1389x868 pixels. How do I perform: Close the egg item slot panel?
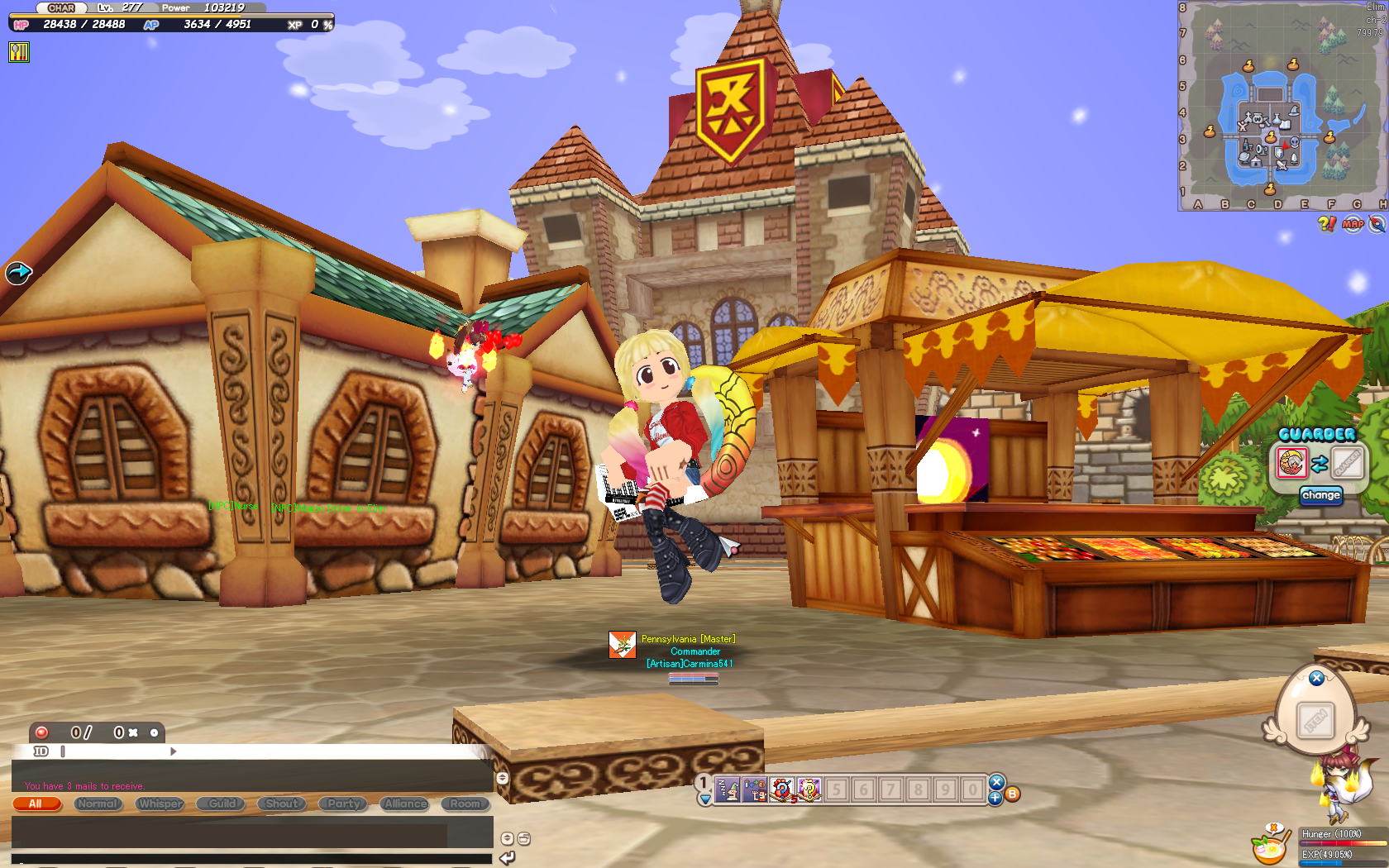(x=1317, y=678)
